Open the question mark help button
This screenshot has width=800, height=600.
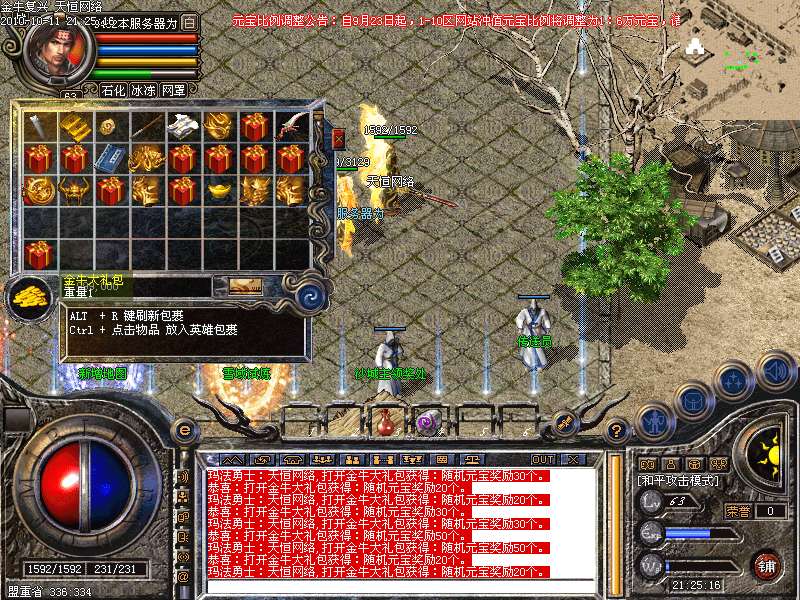coord(618,431)
